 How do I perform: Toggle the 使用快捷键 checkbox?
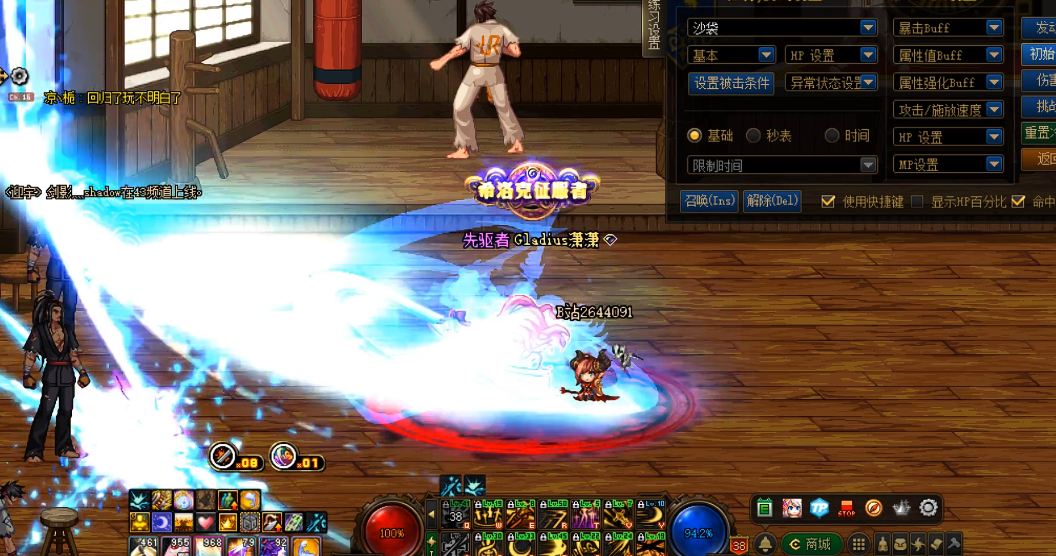(828, 202)
